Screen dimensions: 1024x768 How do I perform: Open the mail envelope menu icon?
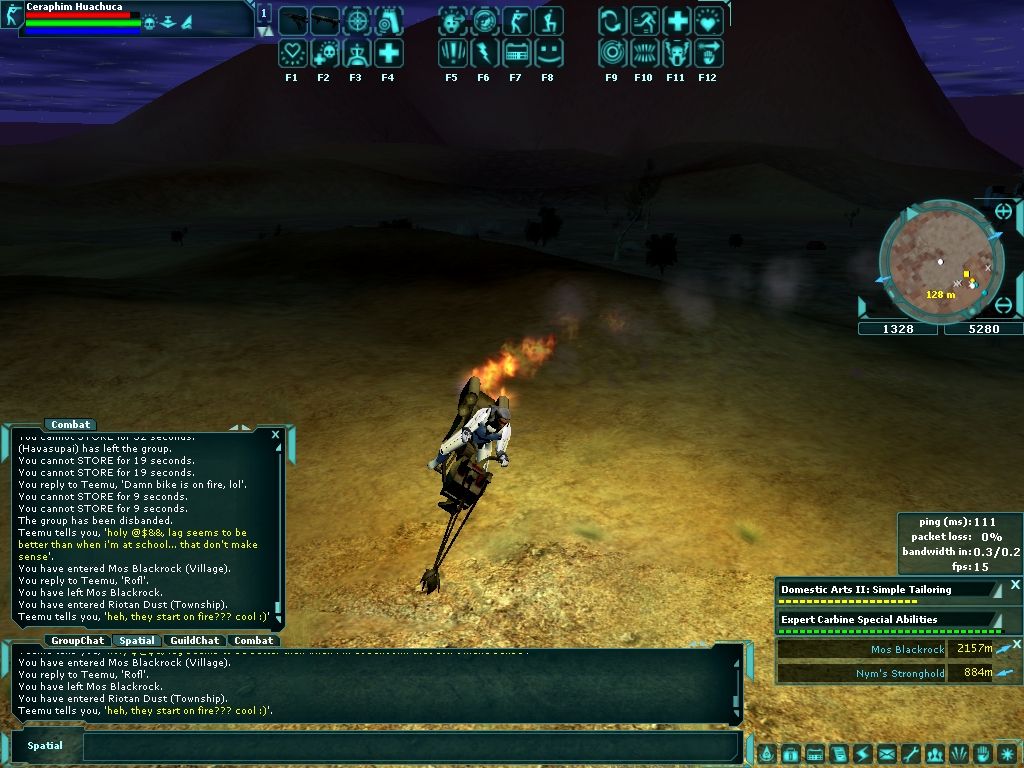886,753
